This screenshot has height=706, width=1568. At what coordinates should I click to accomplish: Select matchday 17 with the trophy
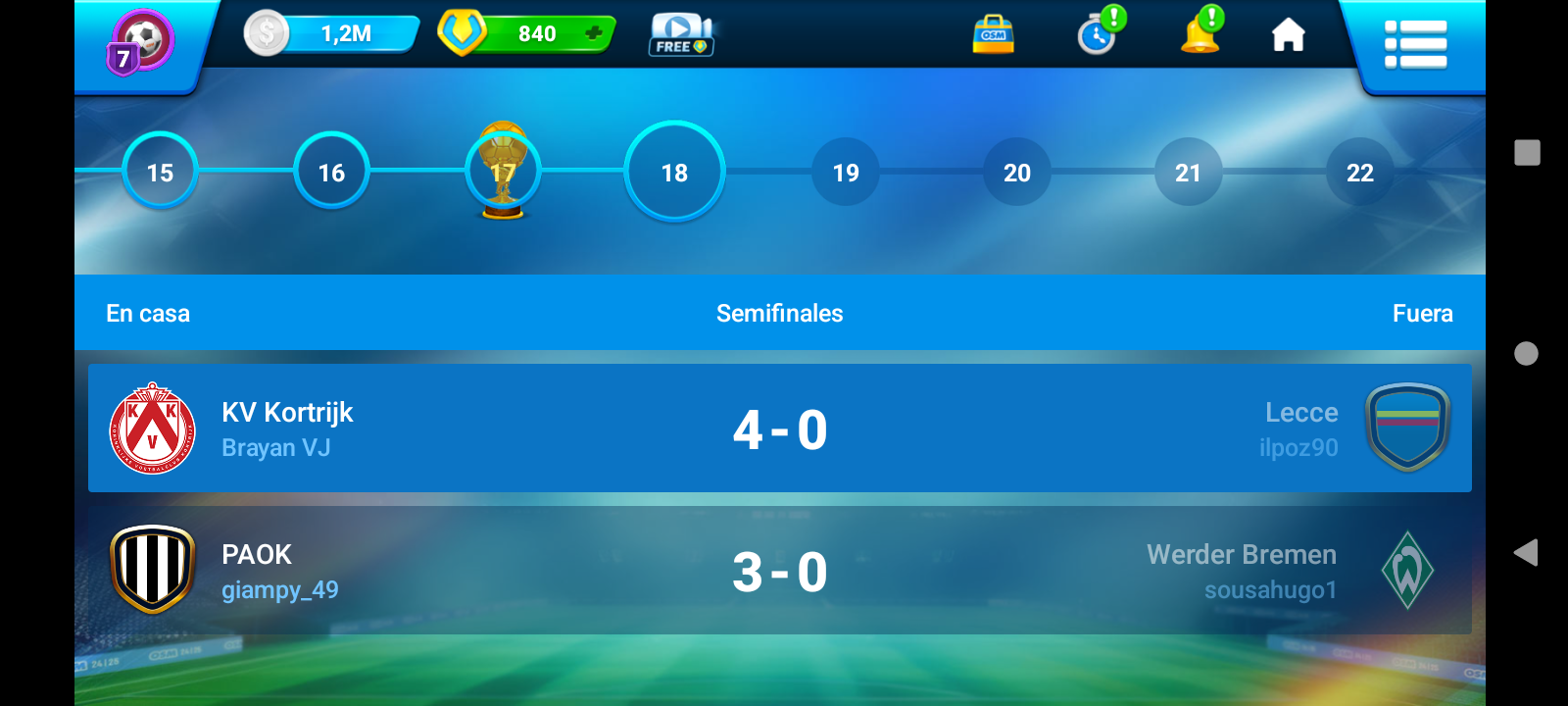click(x=503, y=173)
